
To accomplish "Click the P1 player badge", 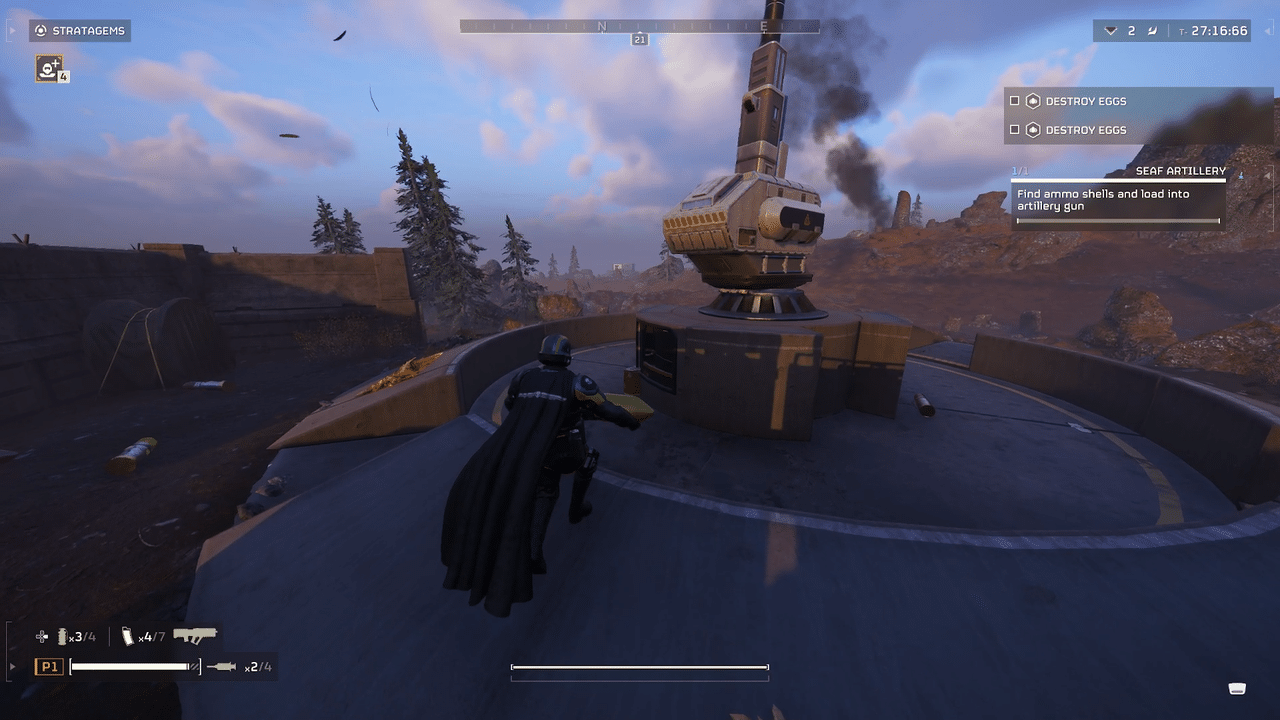I will [x=48, y=665].
